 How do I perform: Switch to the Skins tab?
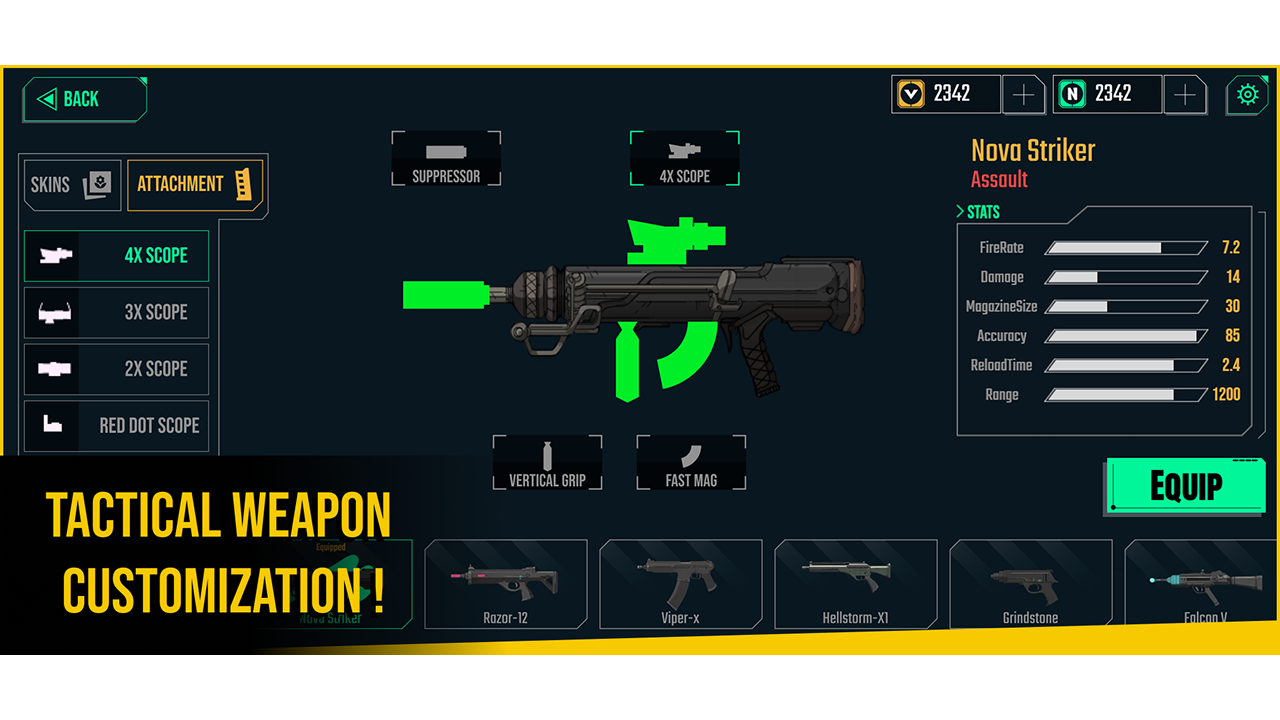point(70,185)
